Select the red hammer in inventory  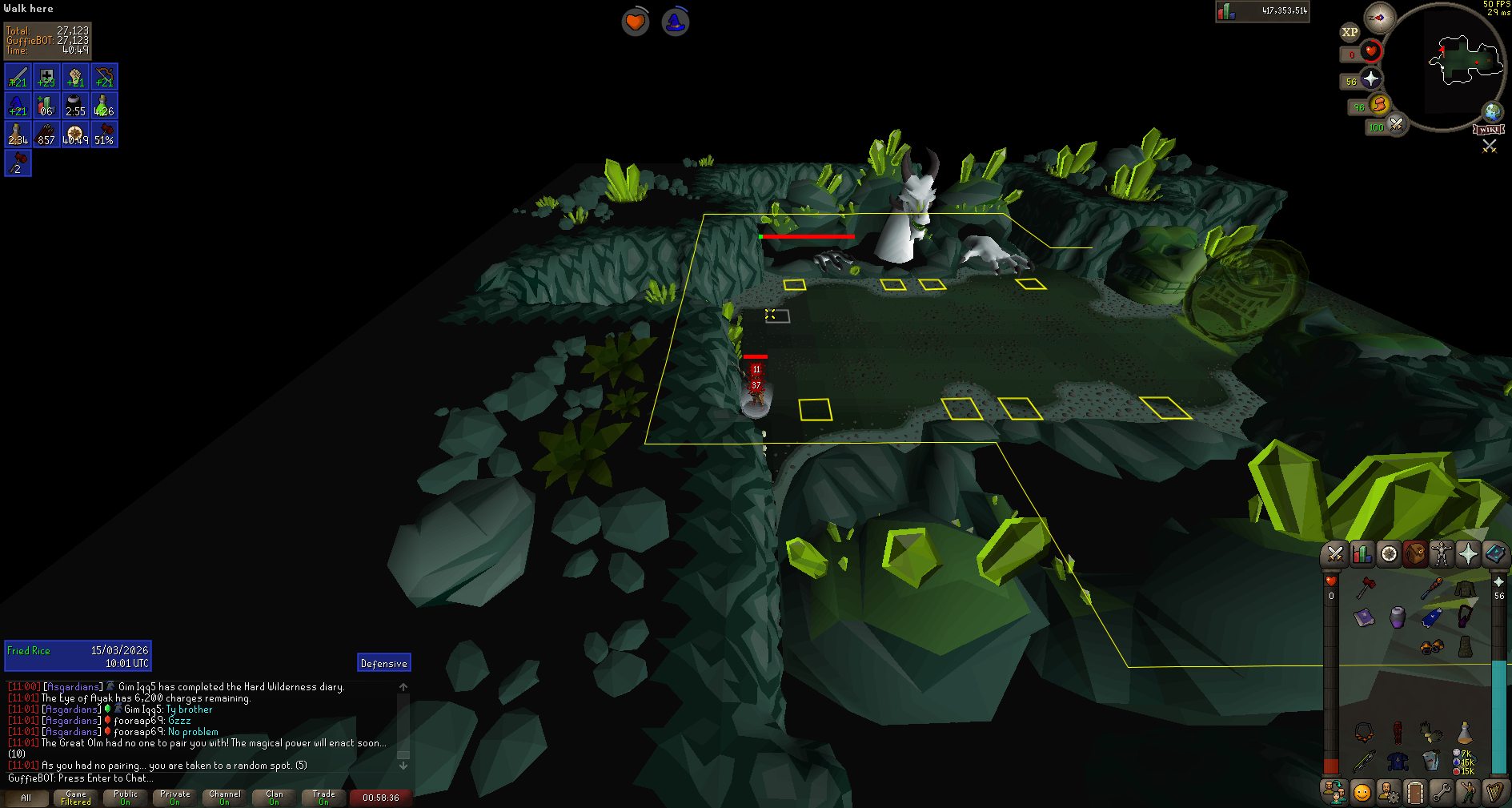[1365, 588]
